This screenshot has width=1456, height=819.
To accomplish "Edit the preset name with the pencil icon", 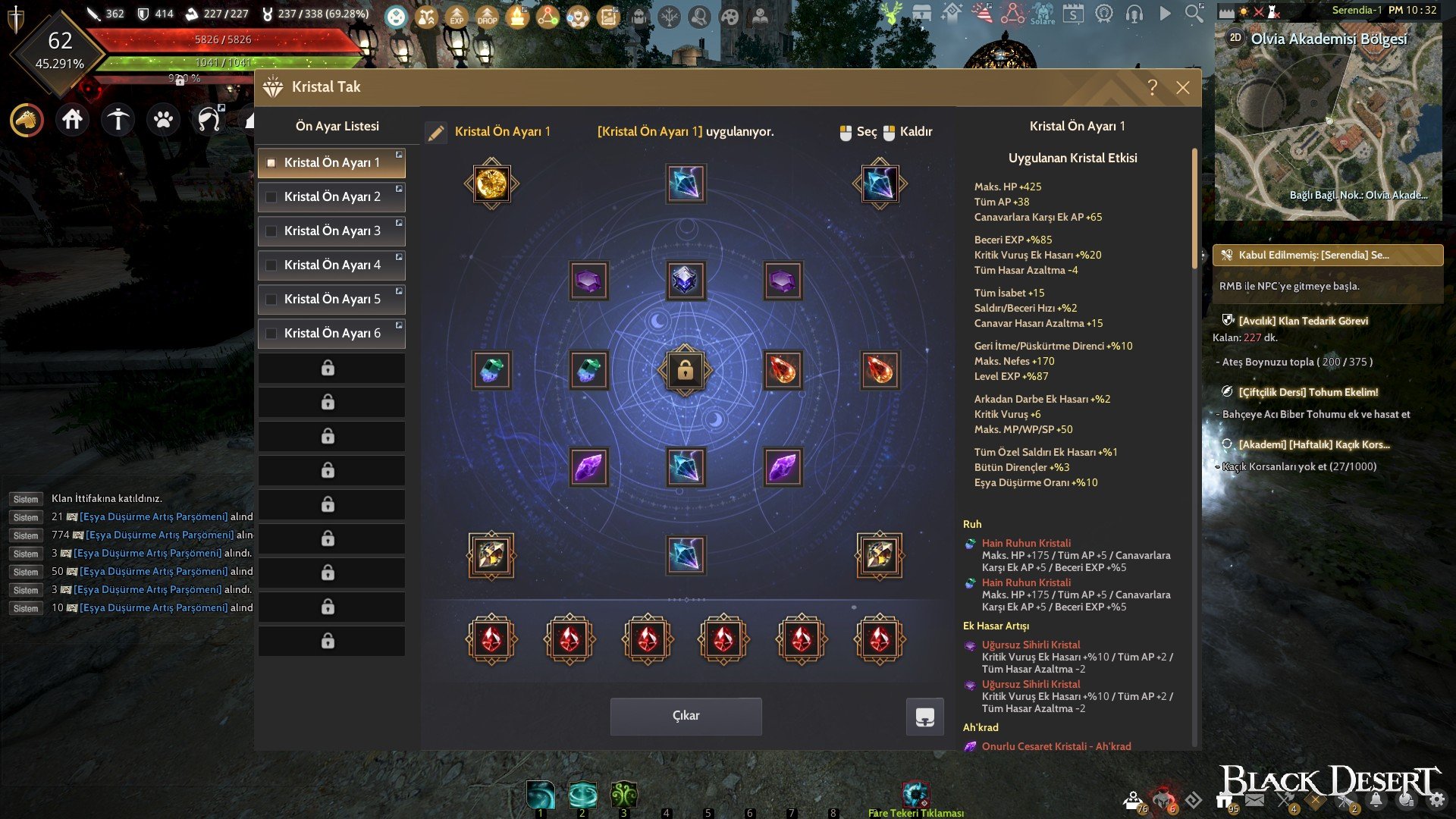I will click(x=436, y=133).
